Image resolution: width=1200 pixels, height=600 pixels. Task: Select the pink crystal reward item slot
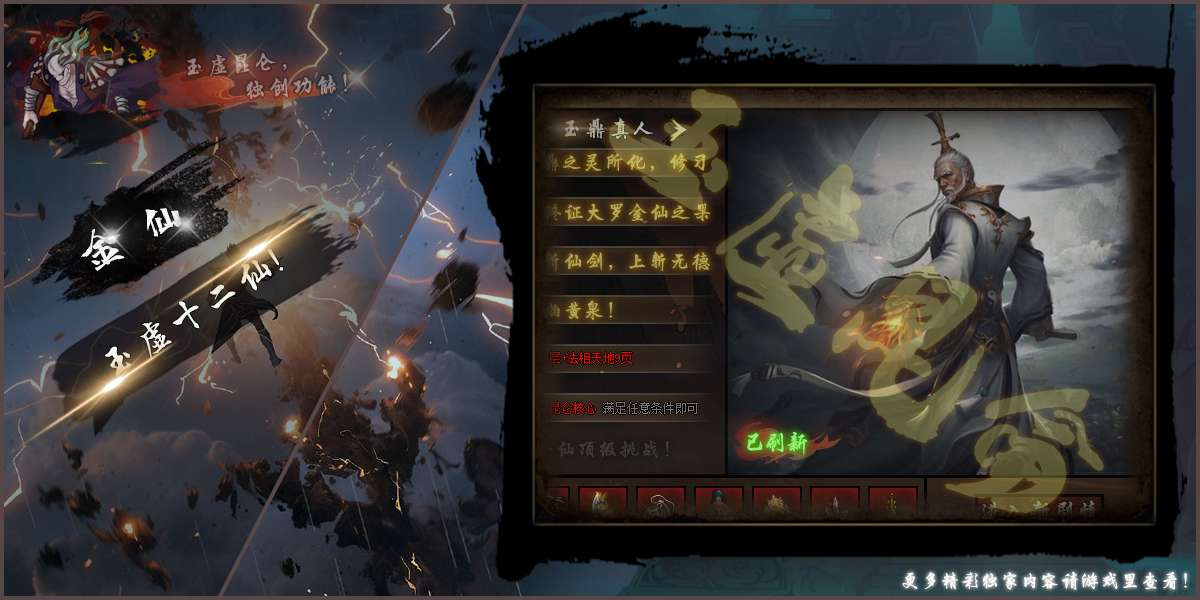pos(835,504)
